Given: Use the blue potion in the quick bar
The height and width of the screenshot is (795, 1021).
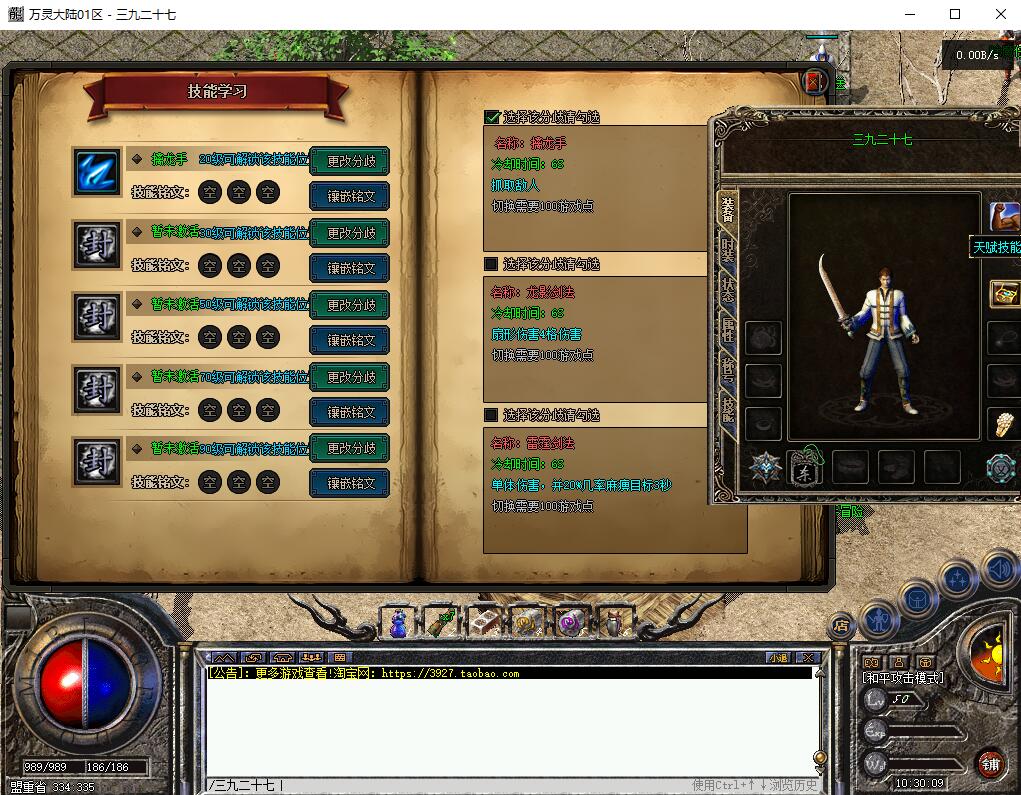Looking at the screenshot, I should pos(398,623).
